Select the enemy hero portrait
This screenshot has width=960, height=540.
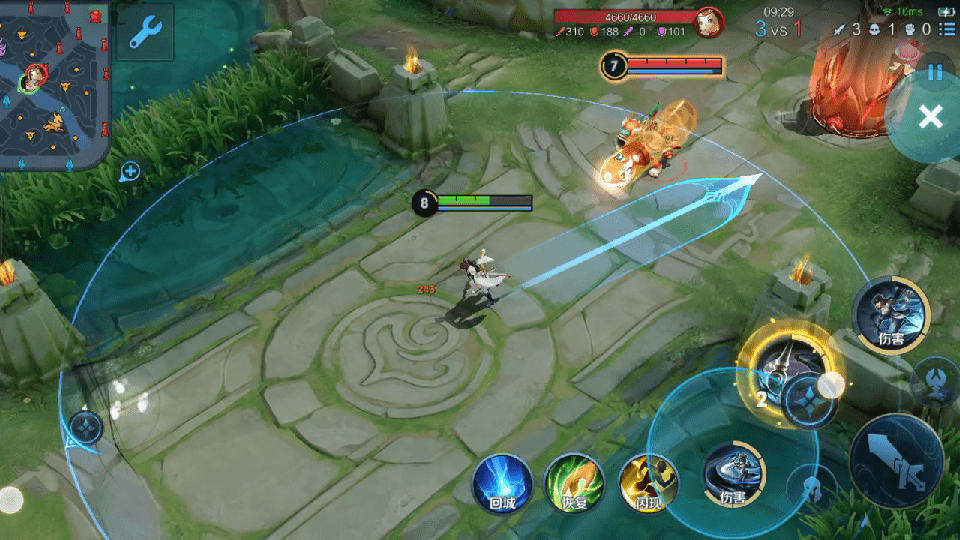click(709, 21)
